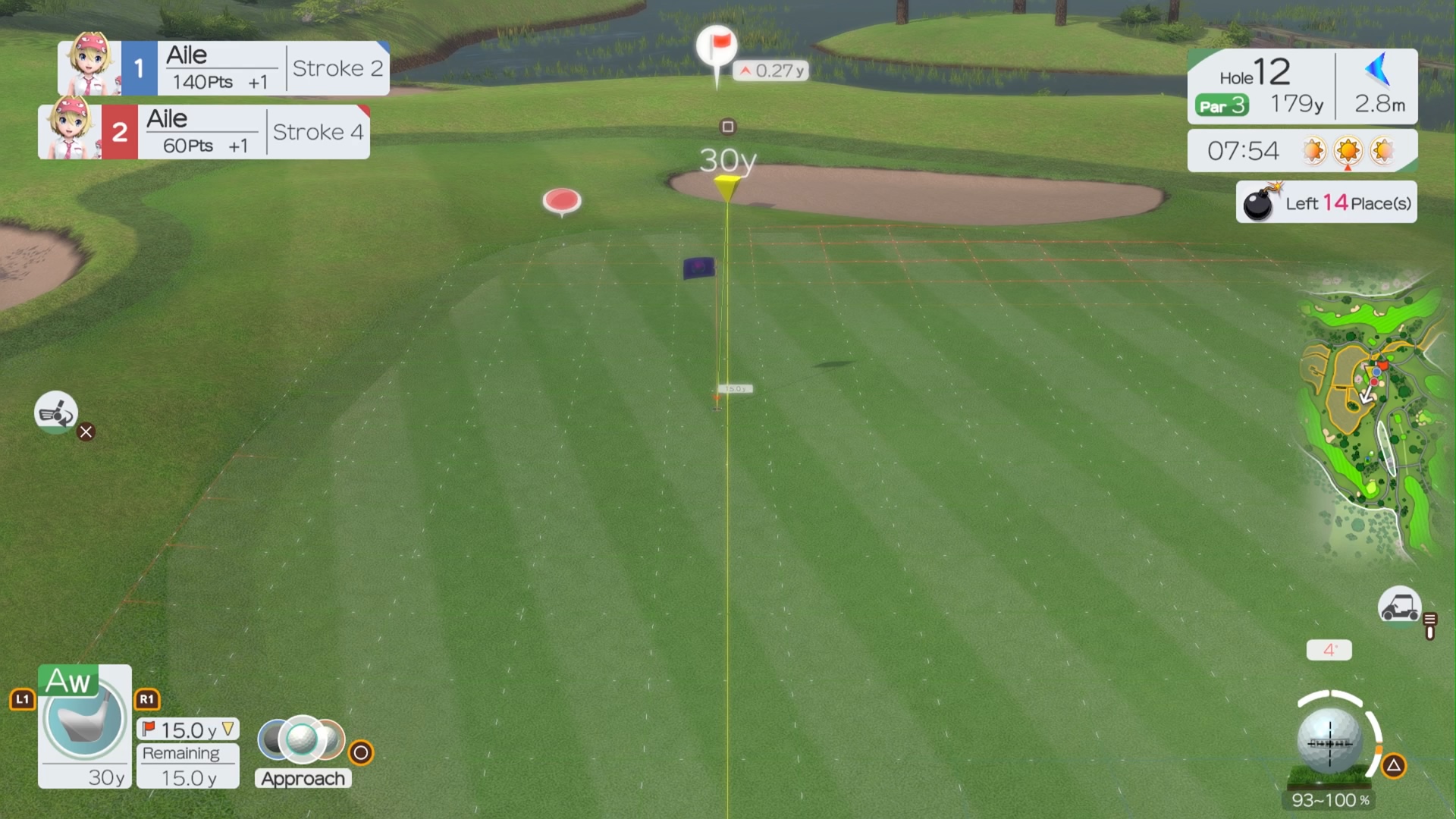The width and height of the screenshot is (1456, 819).
Task: Select player 1 Aile scorecard
Action: 224,68
